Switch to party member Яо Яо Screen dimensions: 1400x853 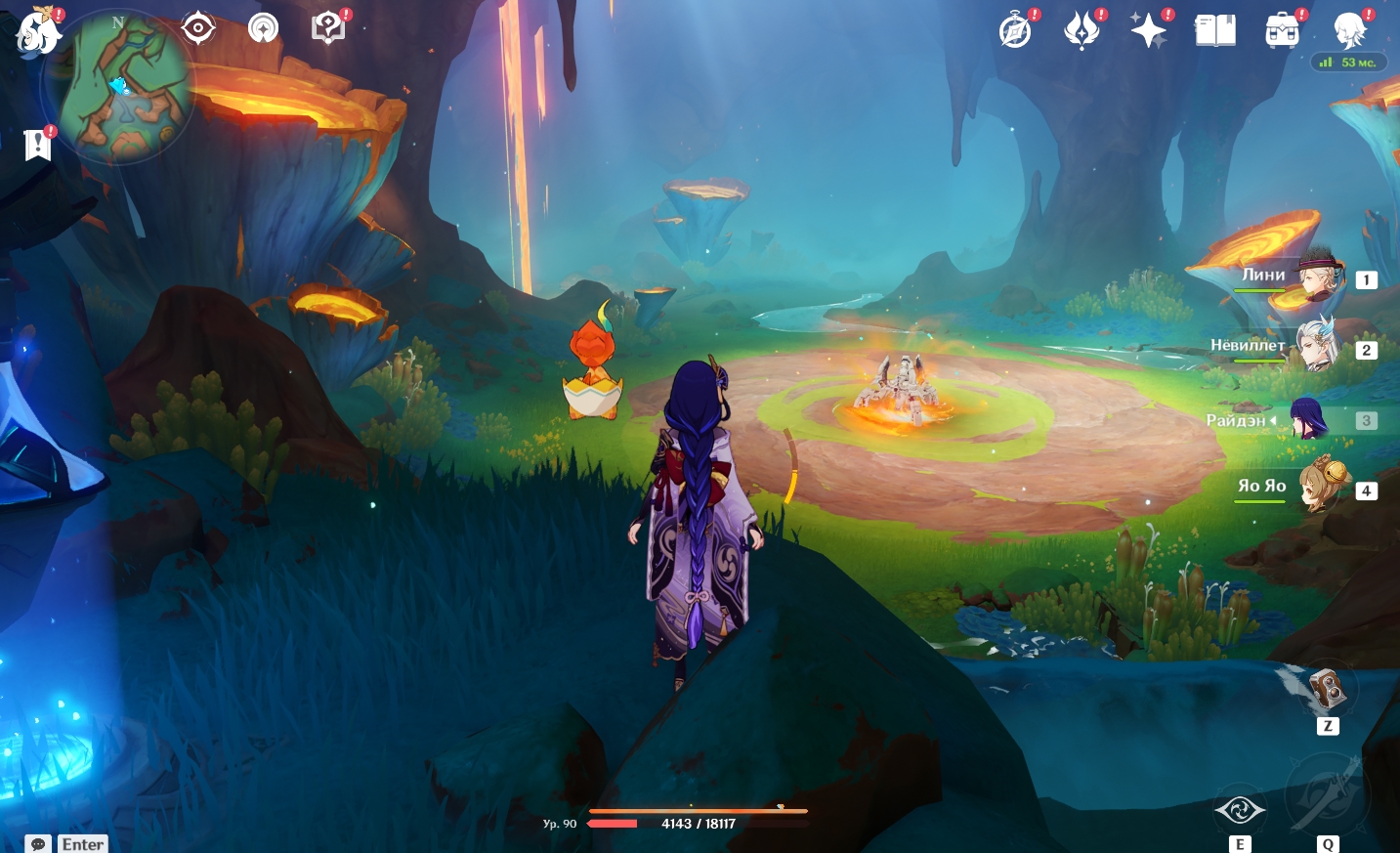[x=1319, y=487]
